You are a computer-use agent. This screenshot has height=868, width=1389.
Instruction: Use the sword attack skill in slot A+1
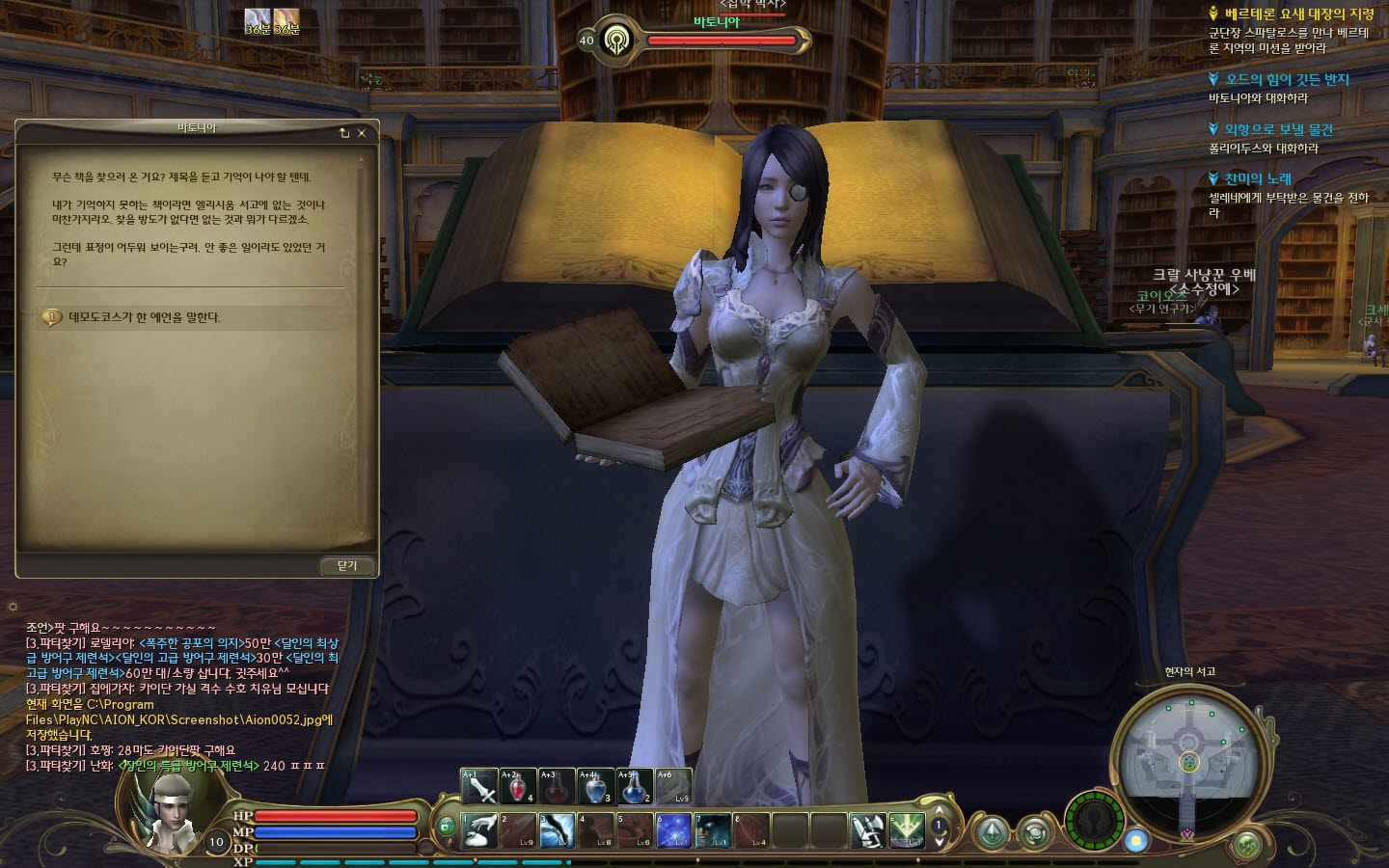[479, 787]
